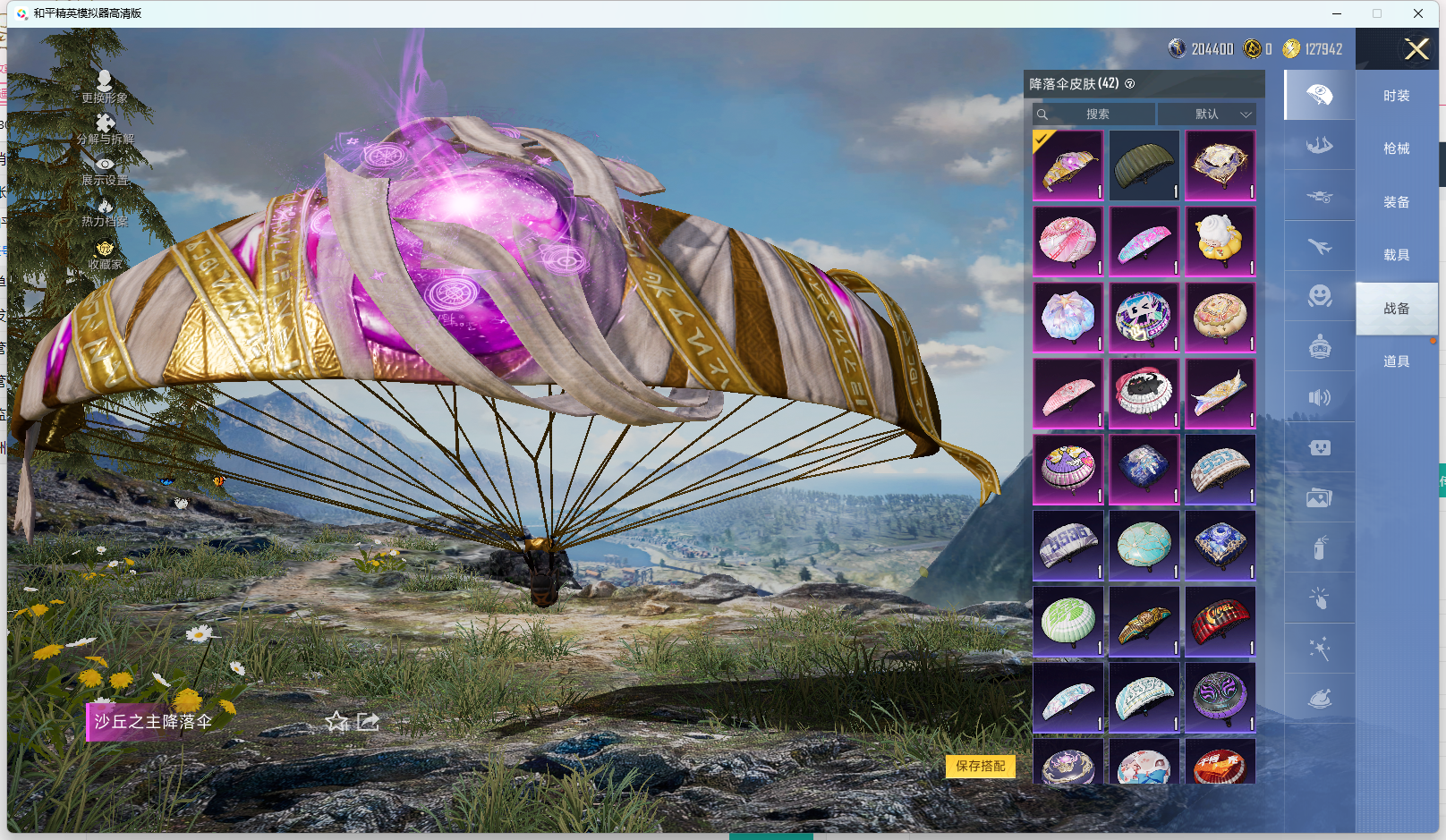The width and height of the screenshot is (1446, 840).
Task: Click the 搜索 search field
Action: pos(1094,115)
